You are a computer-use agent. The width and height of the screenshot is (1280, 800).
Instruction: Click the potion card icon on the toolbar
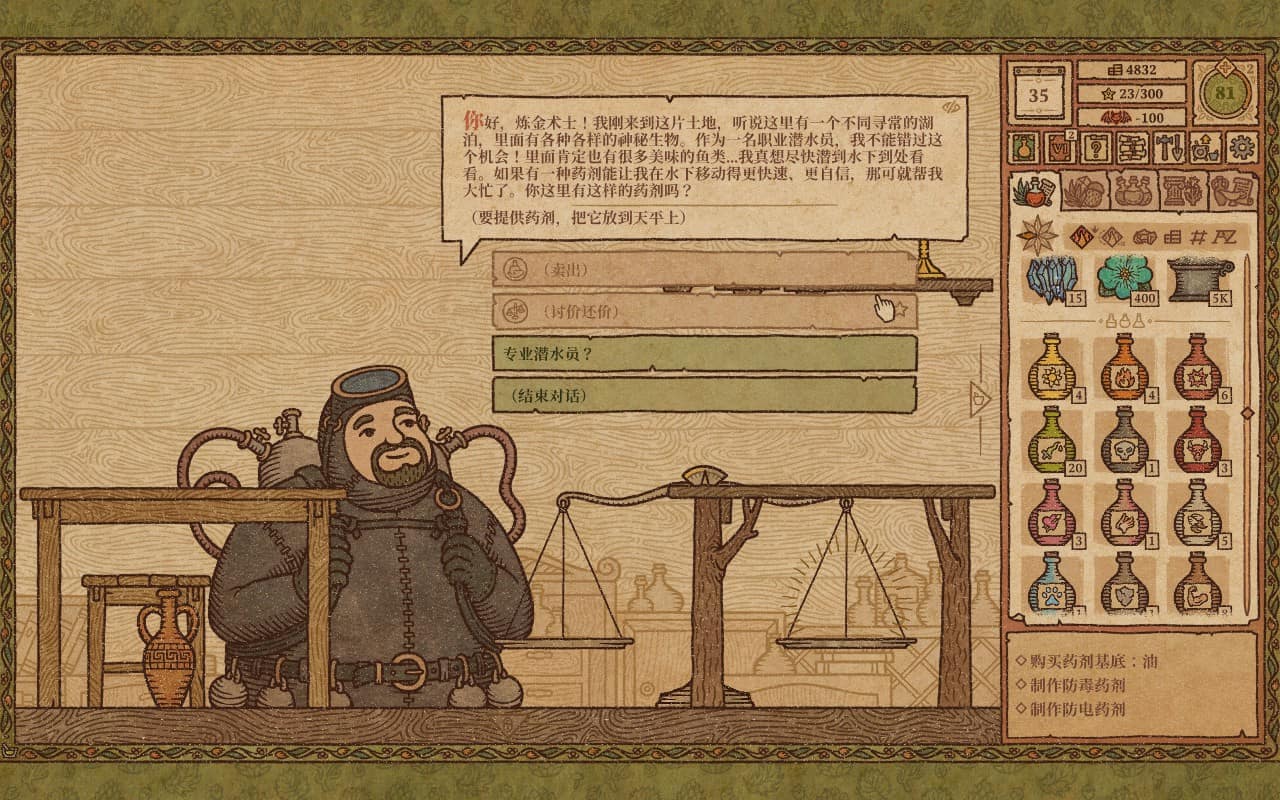tap(1024, 148)
